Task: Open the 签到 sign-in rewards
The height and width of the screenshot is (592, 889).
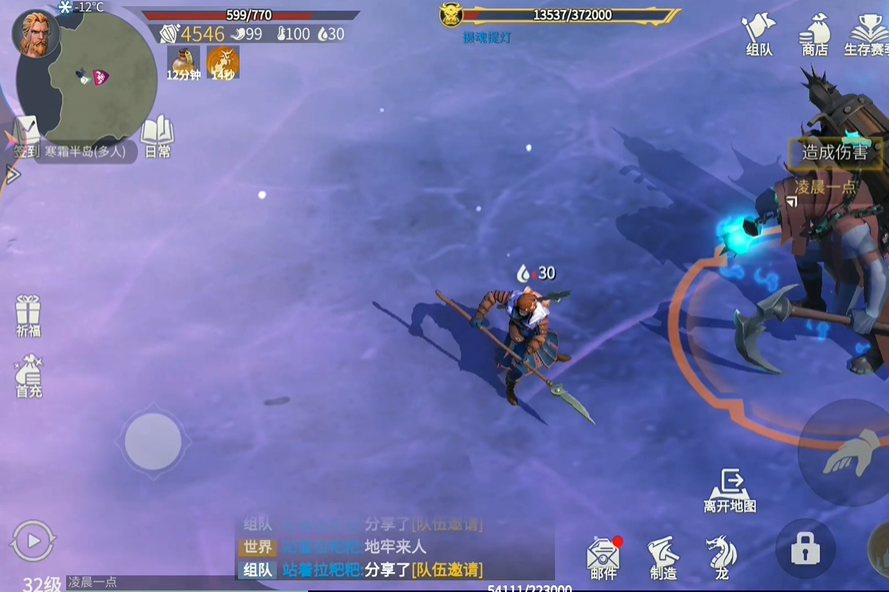Action: 27,138
